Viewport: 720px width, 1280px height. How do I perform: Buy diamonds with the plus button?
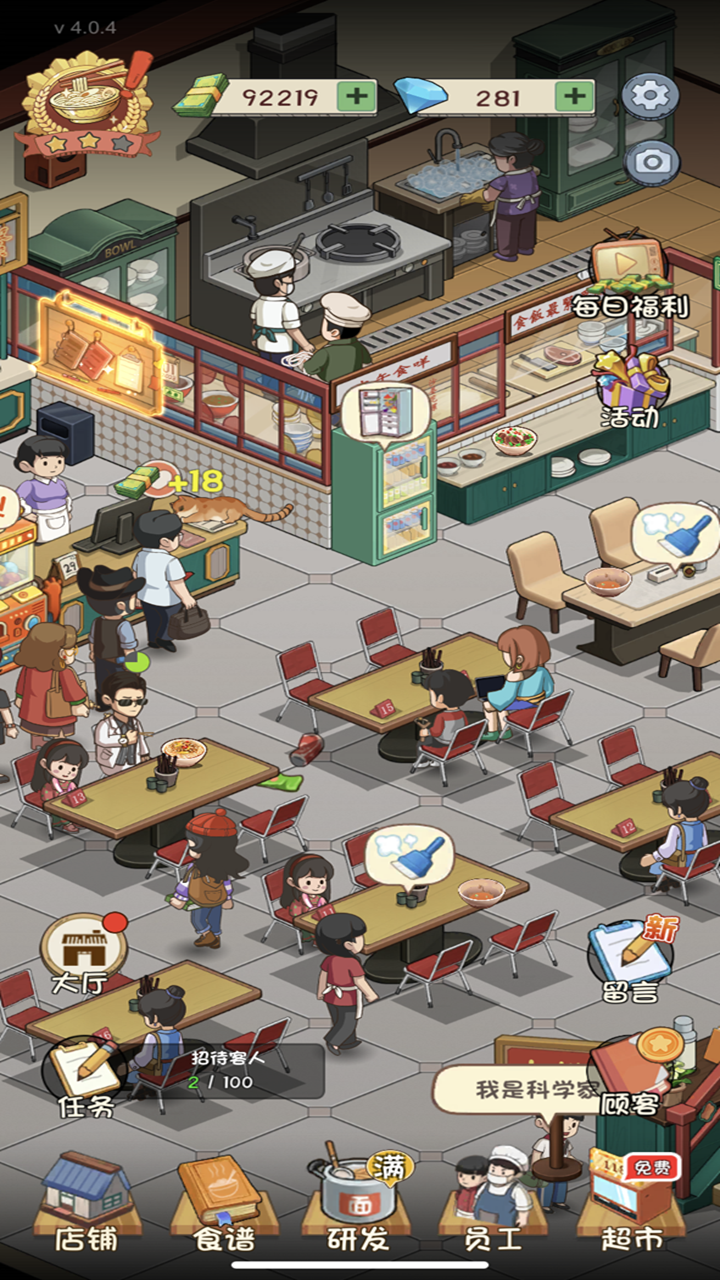[x=574, y=97]
